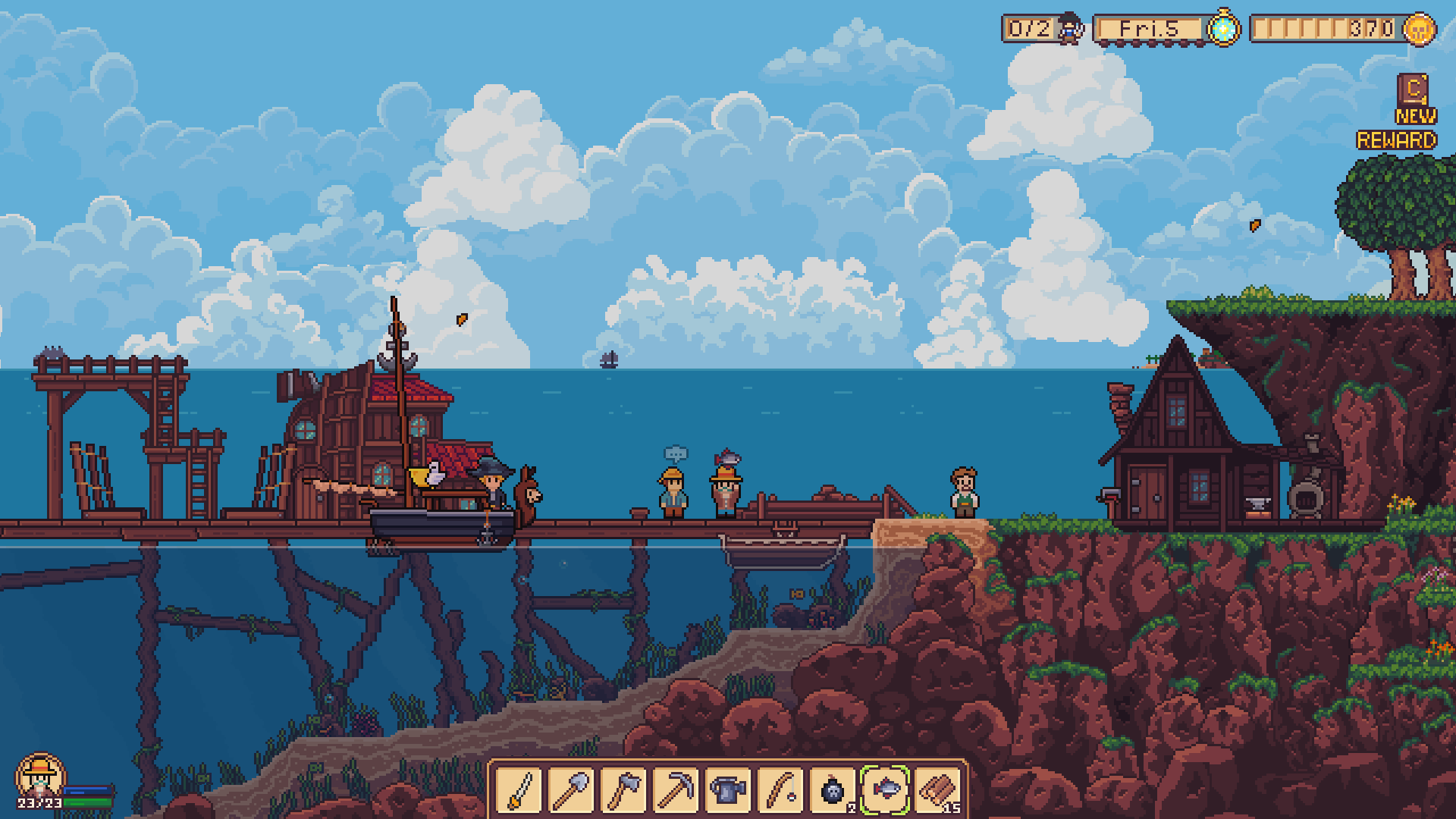Click the pirate crew counter icon
The image size is (1456, 819).
[x=1070, y=29]
